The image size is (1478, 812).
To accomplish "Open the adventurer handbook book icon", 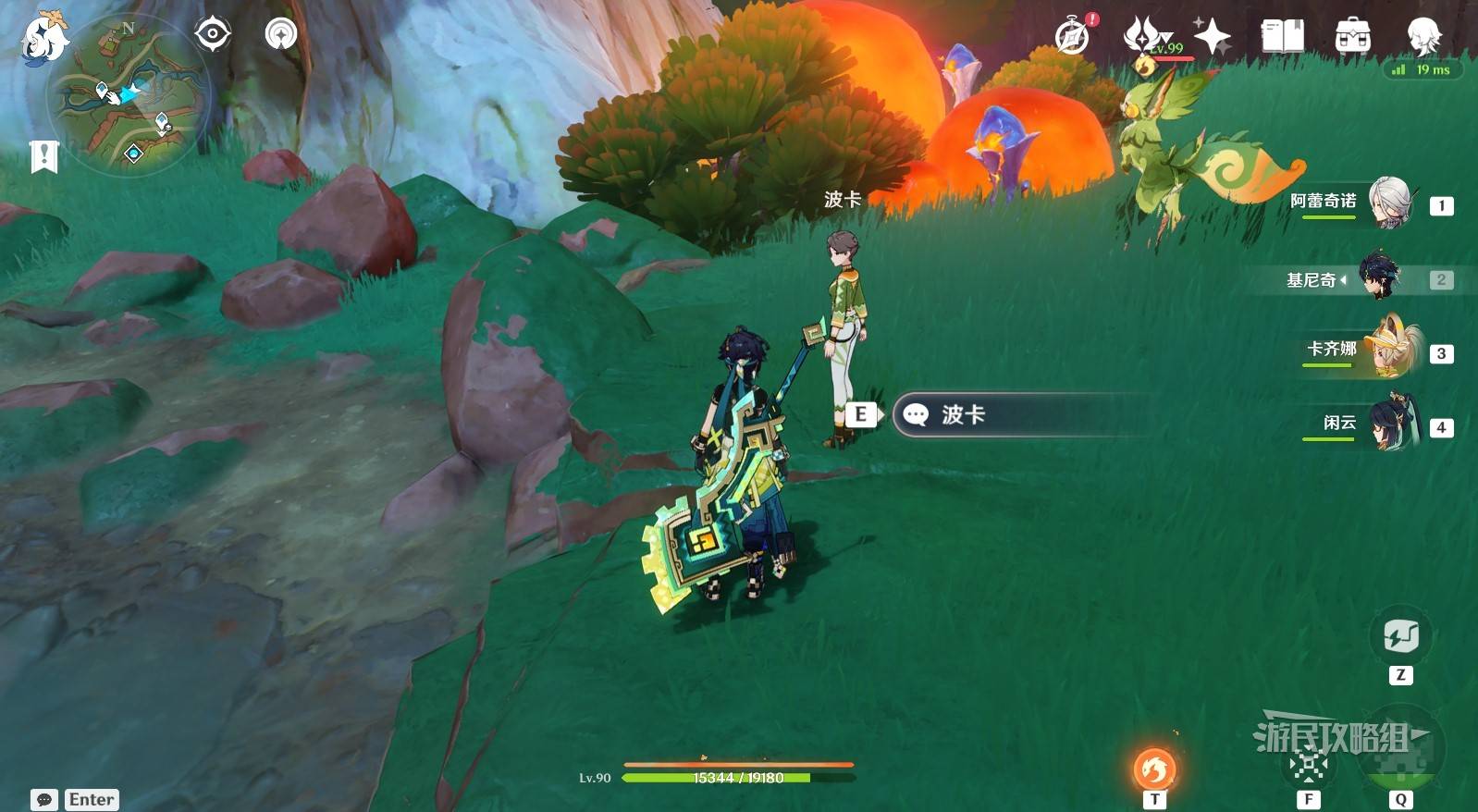I will (1282, 37).
